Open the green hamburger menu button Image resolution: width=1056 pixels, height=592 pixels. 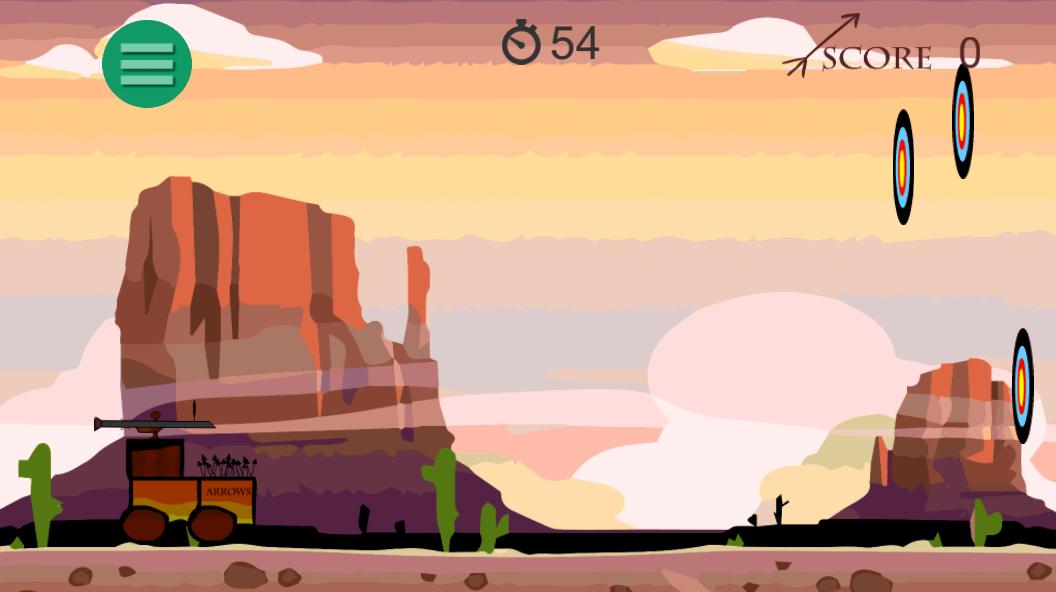[147, 64]
